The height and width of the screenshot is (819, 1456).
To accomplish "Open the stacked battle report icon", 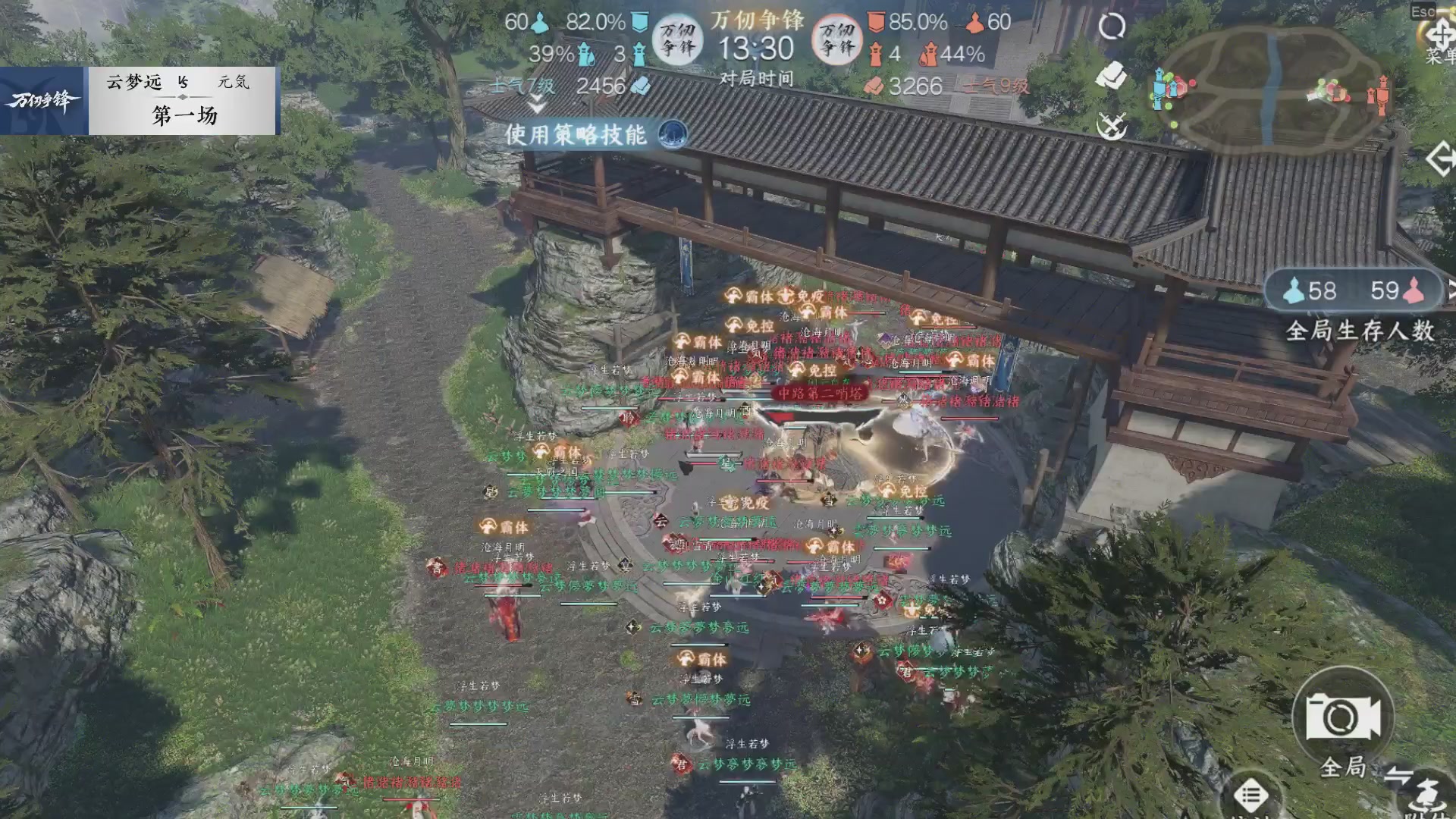I will point(1111,76).
